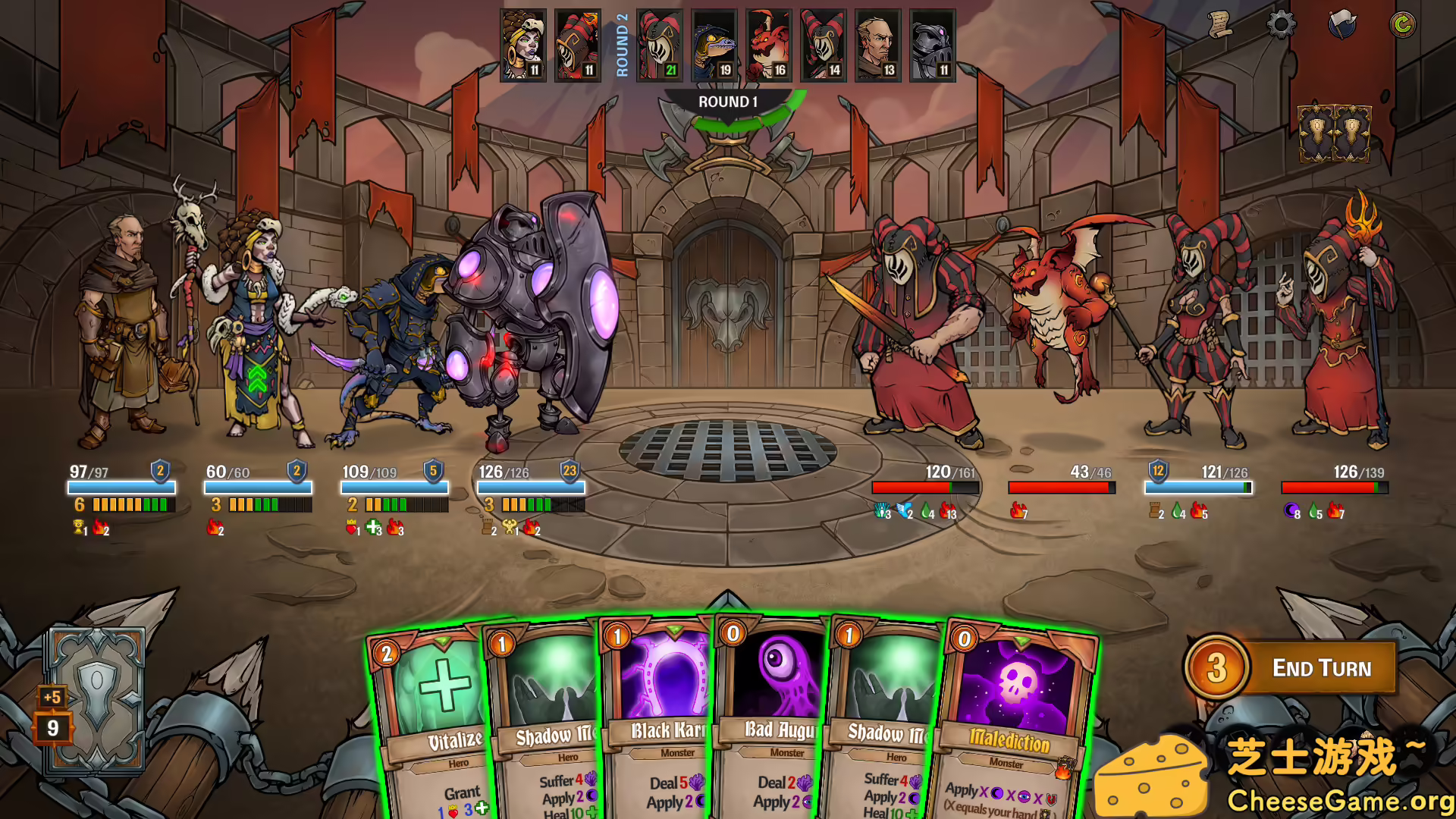This screenshot has height=819, width=1456.
Task: Click the bald man turn-order portrait
Action: [x=878, y=45]
